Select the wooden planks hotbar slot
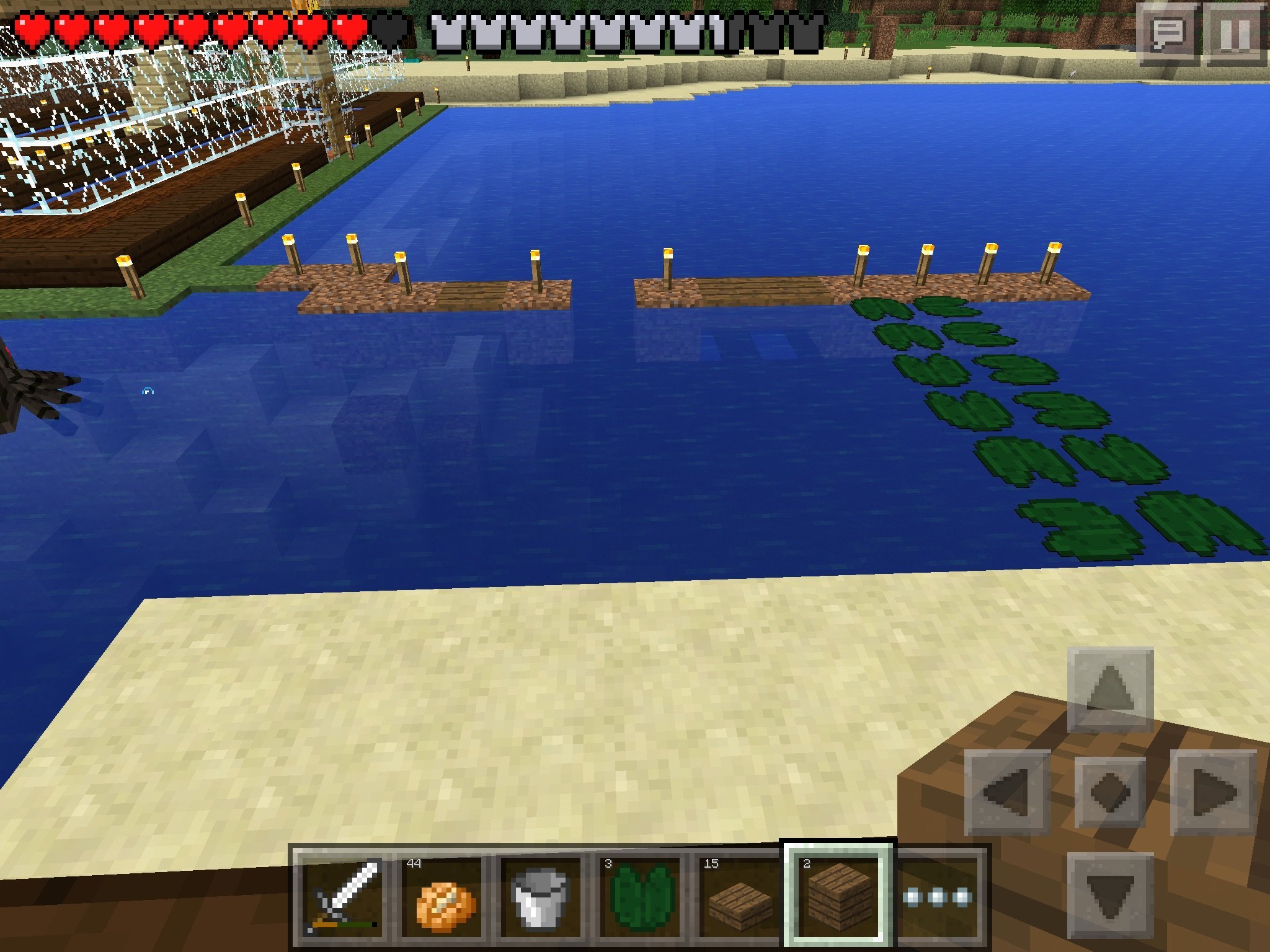 tap(838, 896)
